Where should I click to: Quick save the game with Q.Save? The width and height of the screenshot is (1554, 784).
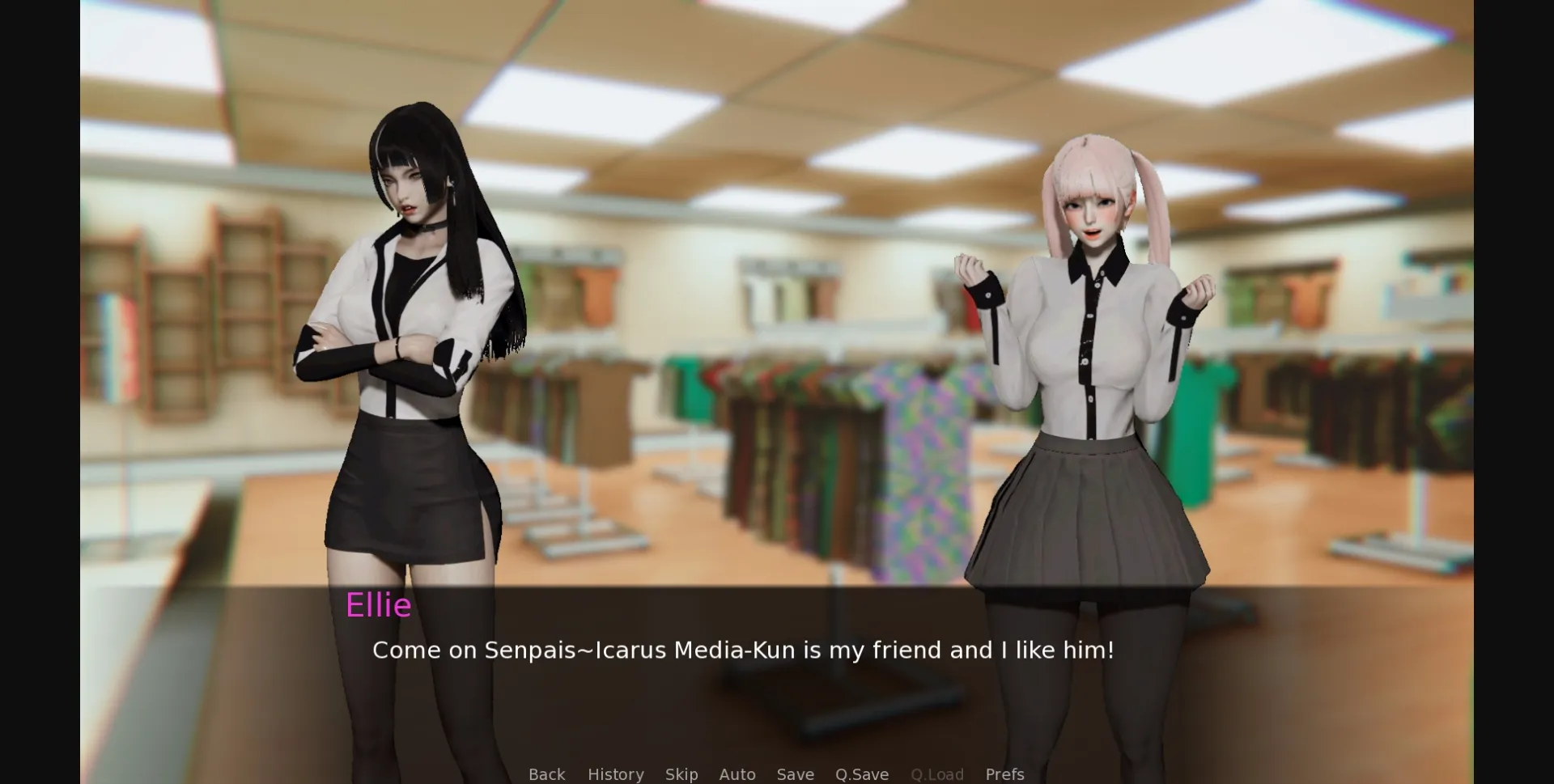click(x=861, y=774)
